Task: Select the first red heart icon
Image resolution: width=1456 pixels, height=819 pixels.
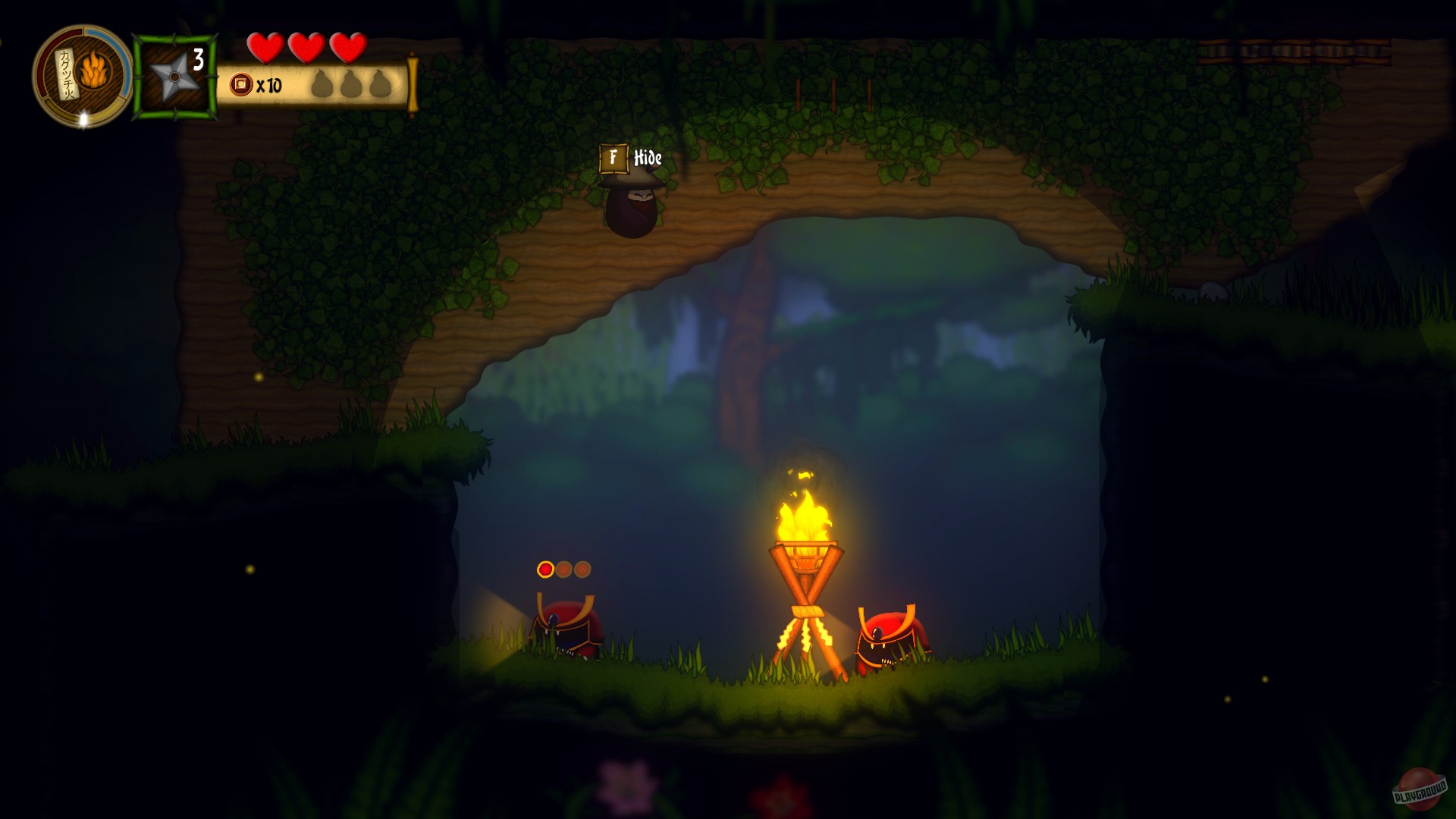Action: click(266, 48)
